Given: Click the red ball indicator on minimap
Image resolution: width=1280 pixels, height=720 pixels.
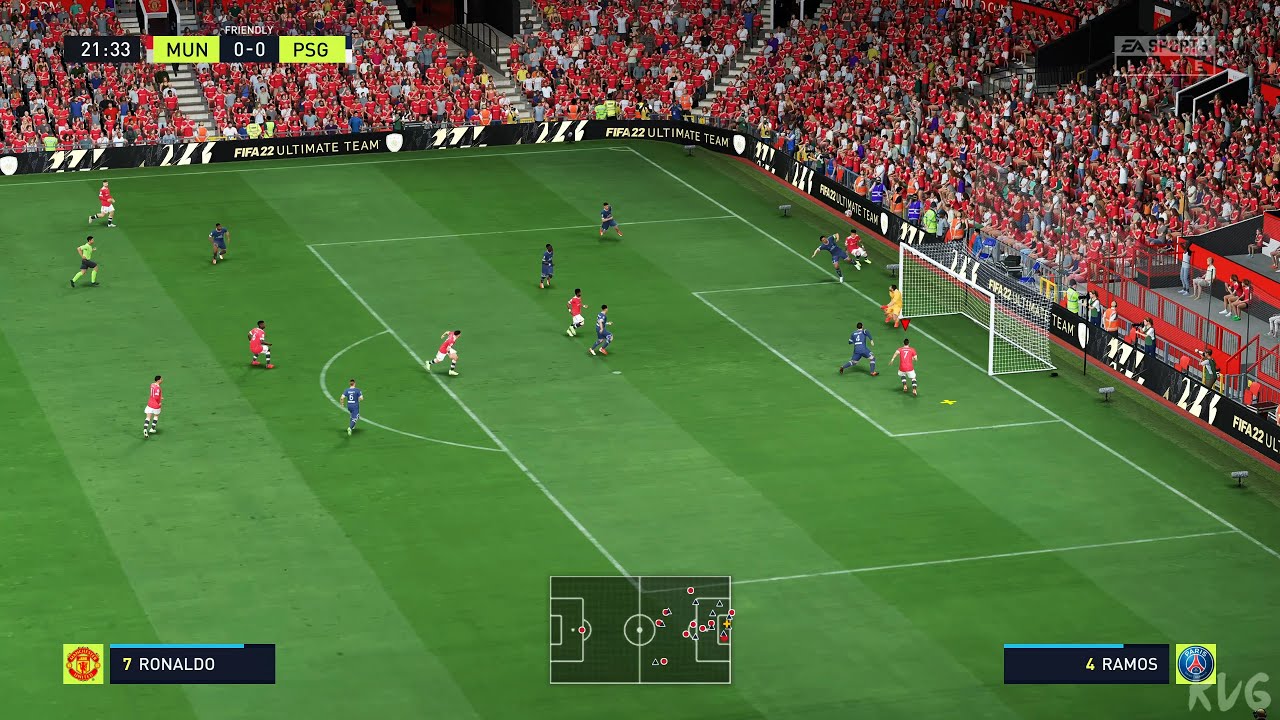Looking at the screenshot, I should click(724, 639).
